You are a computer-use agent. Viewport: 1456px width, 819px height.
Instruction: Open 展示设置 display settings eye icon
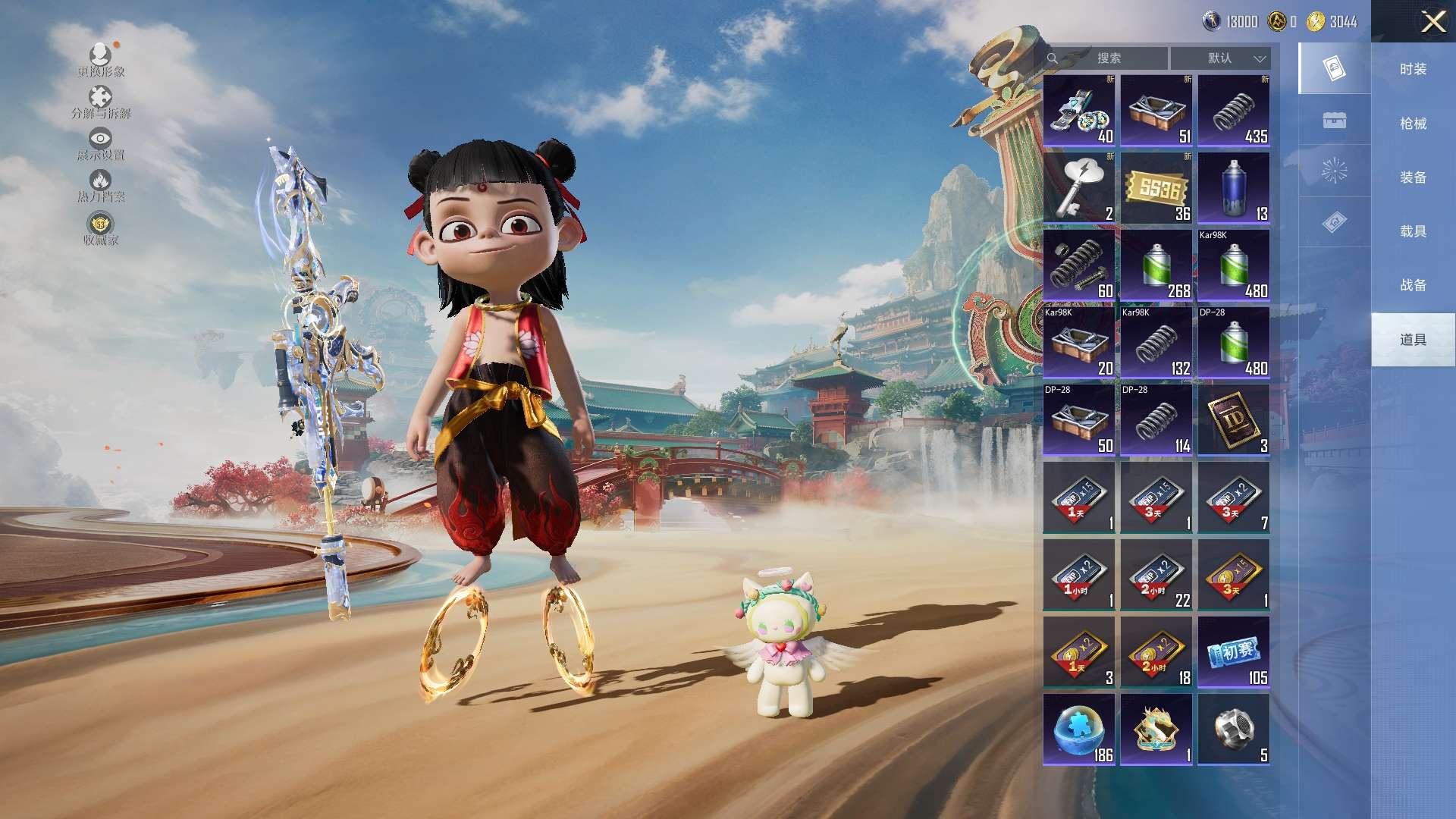pyautogui.click(x=100, y=144)
